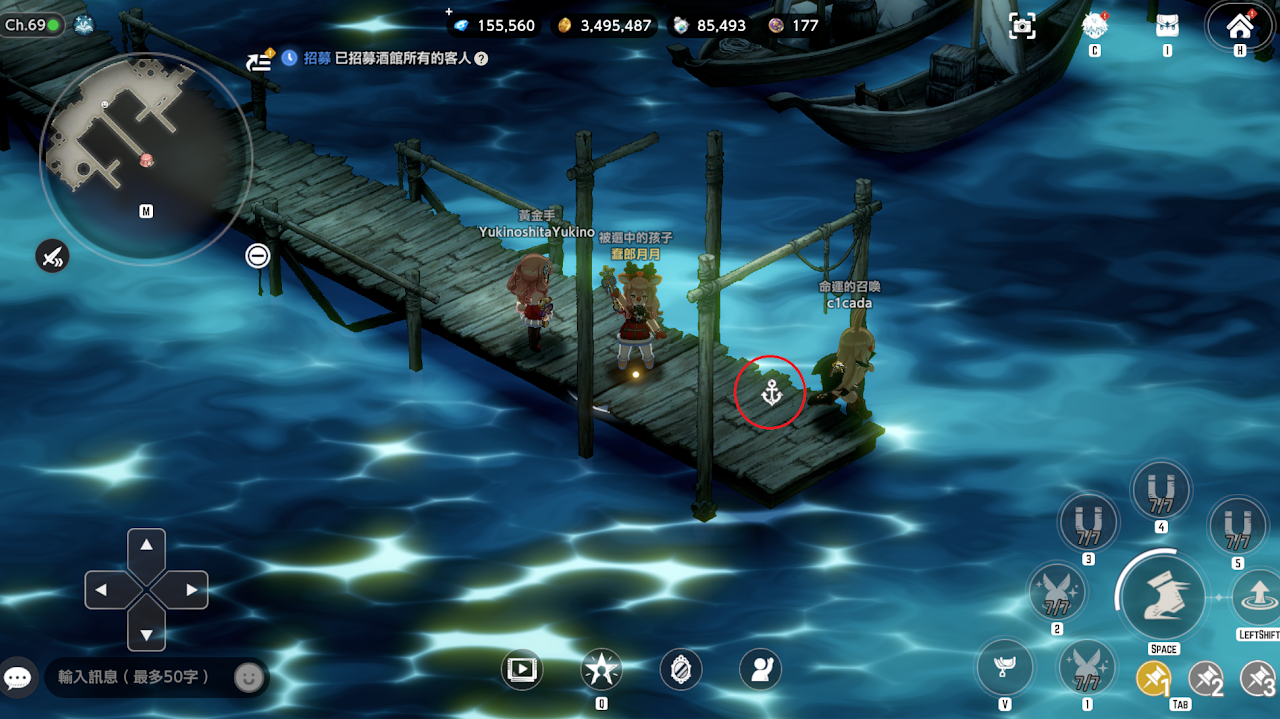1280x719 pixels.
Task: Select the gold pin preset 1
Action: tap(1153, 679)
